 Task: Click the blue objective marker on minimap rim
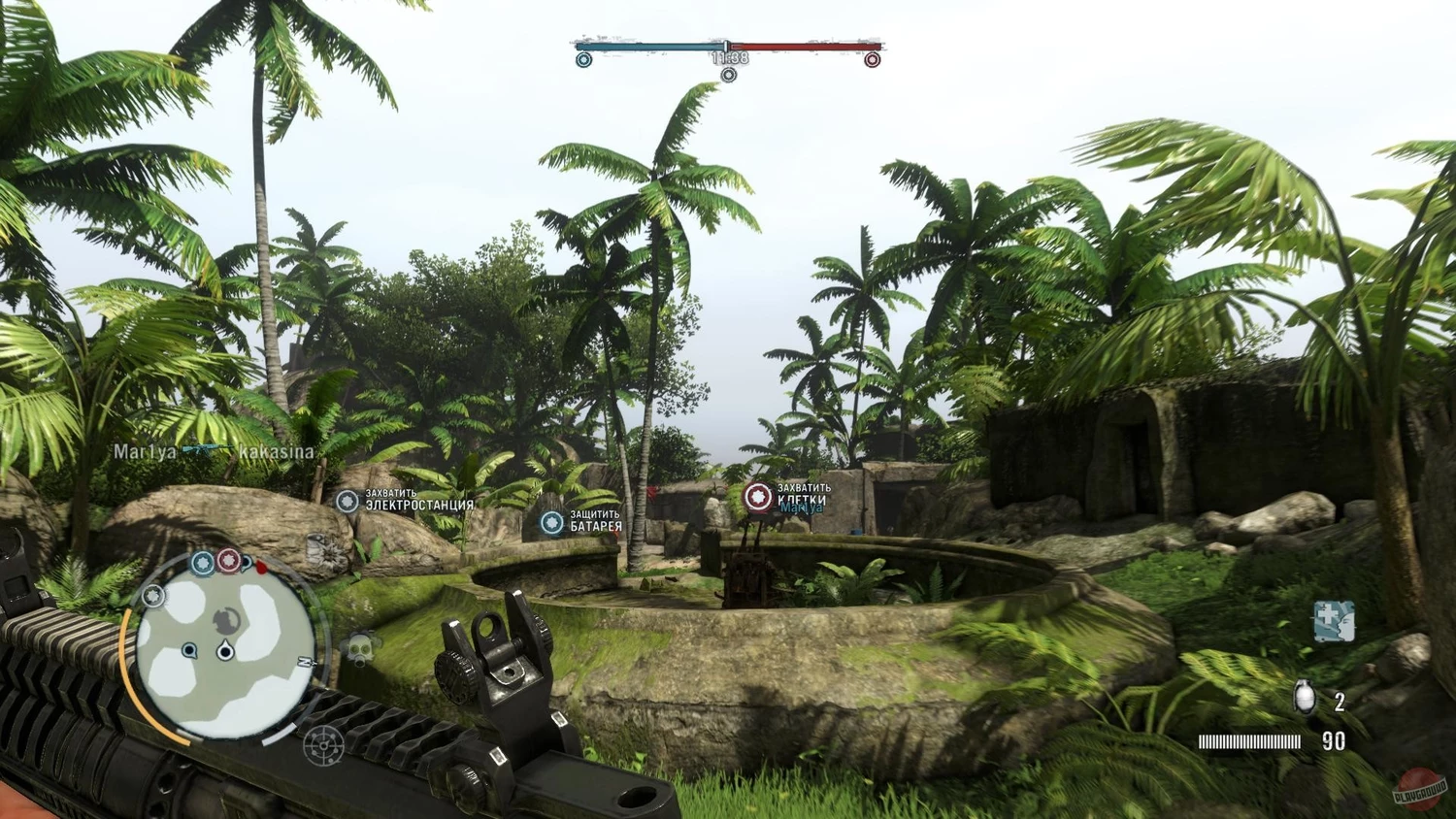(x=203, y=563)
